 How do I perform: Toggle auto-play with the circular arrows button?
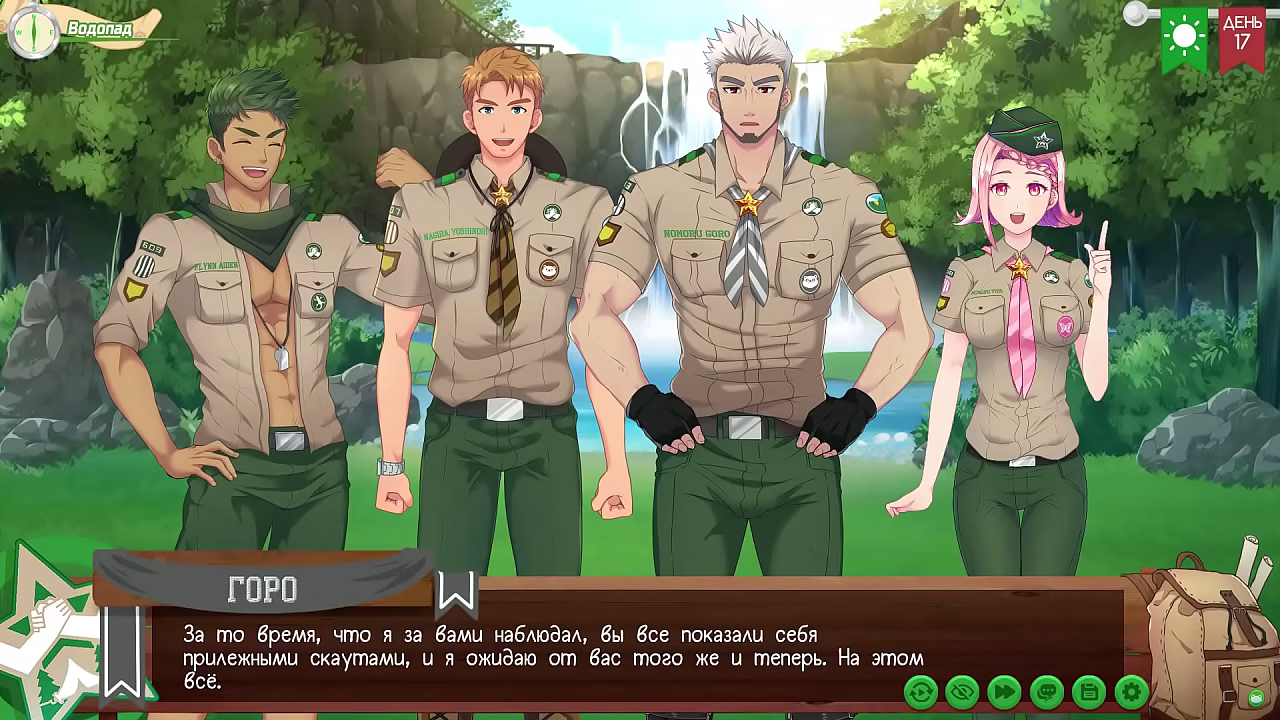click(x=921, y=691)
